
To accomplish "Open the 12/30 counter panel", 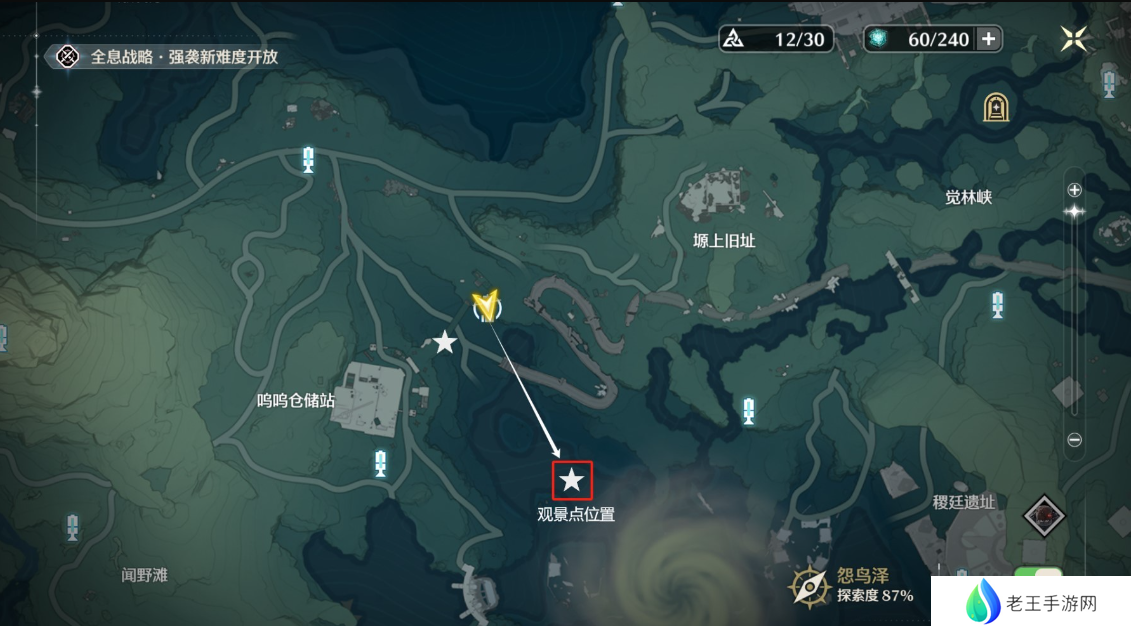I will pos(776,39).
